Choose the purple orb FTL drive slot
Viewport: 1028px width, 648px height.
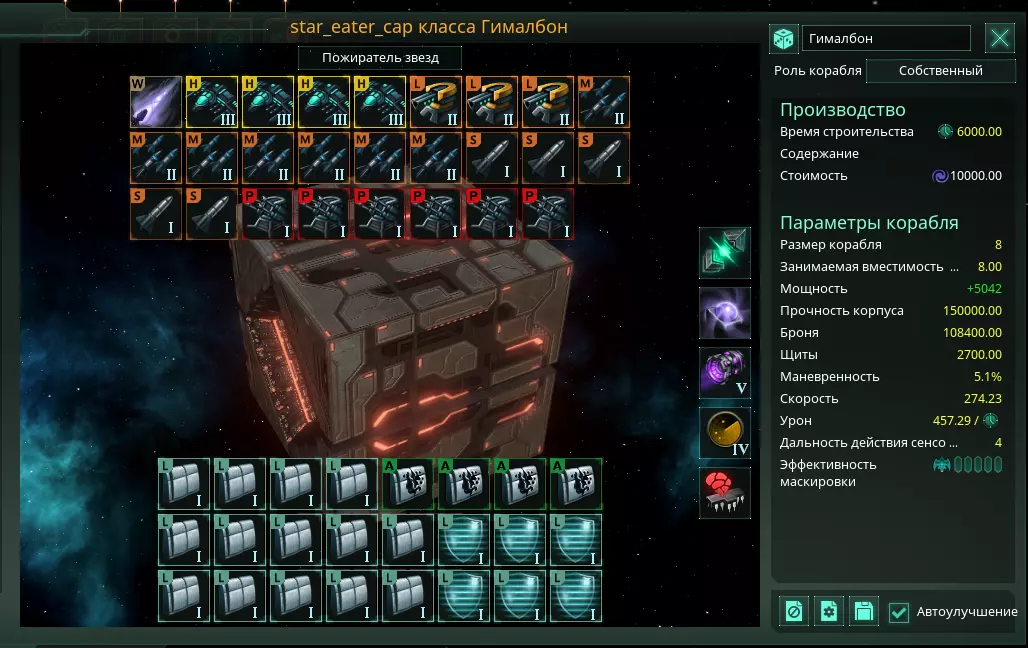[x=725, y=313]
